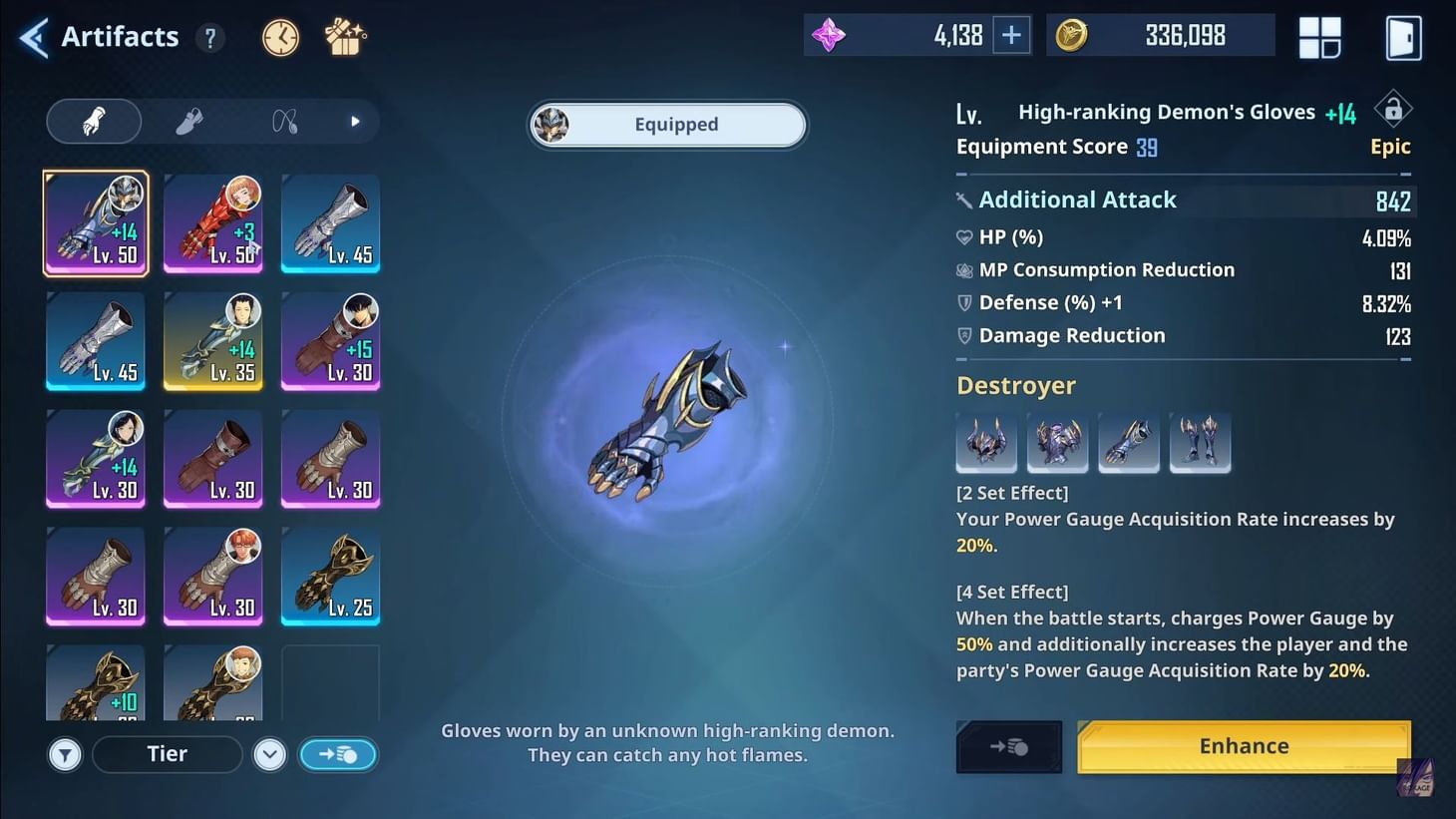Open the Artifacts help question mark

[x=209, y=37]
